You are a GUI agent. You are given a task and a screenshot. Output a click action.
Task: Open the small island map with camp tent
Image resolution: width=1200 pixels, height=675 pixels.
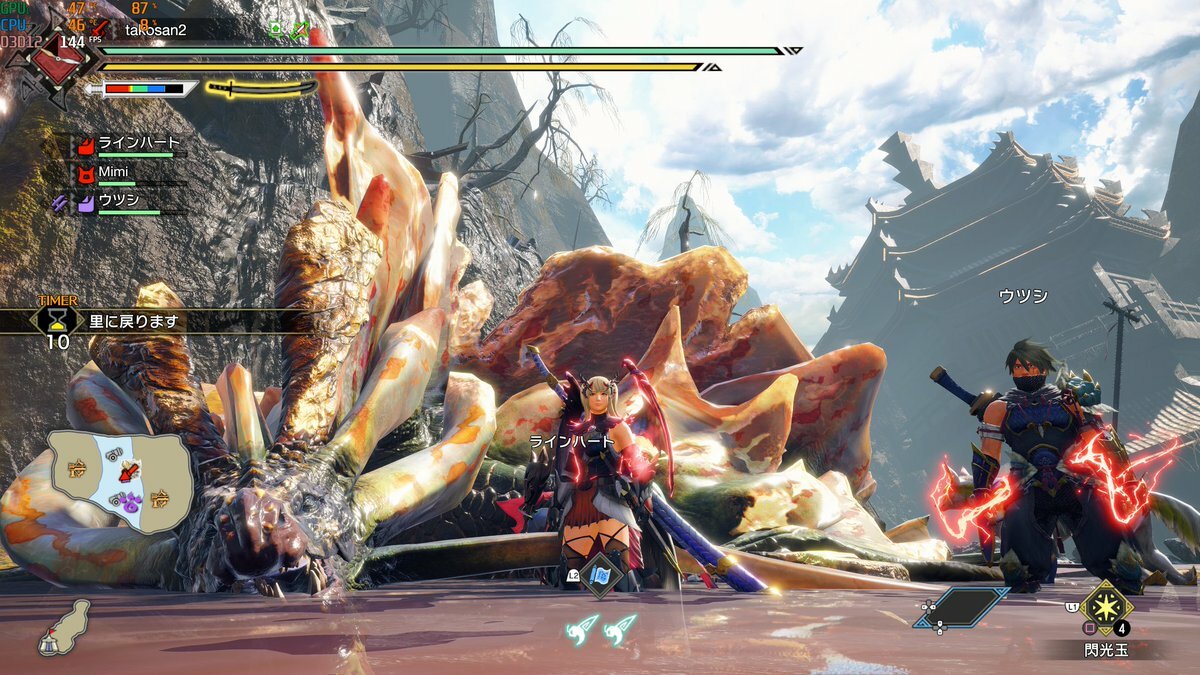click(65, 628)
